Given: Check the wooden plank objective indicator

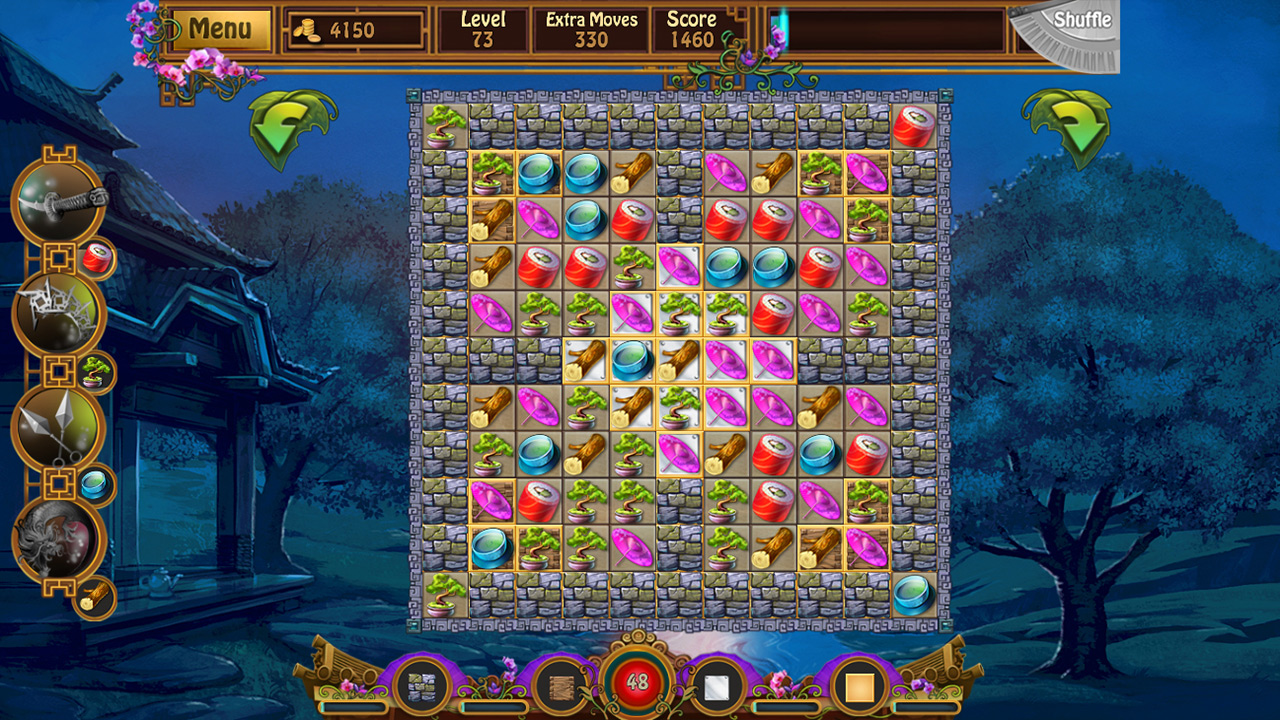Looking at the screenshot, I should point(561,686).
